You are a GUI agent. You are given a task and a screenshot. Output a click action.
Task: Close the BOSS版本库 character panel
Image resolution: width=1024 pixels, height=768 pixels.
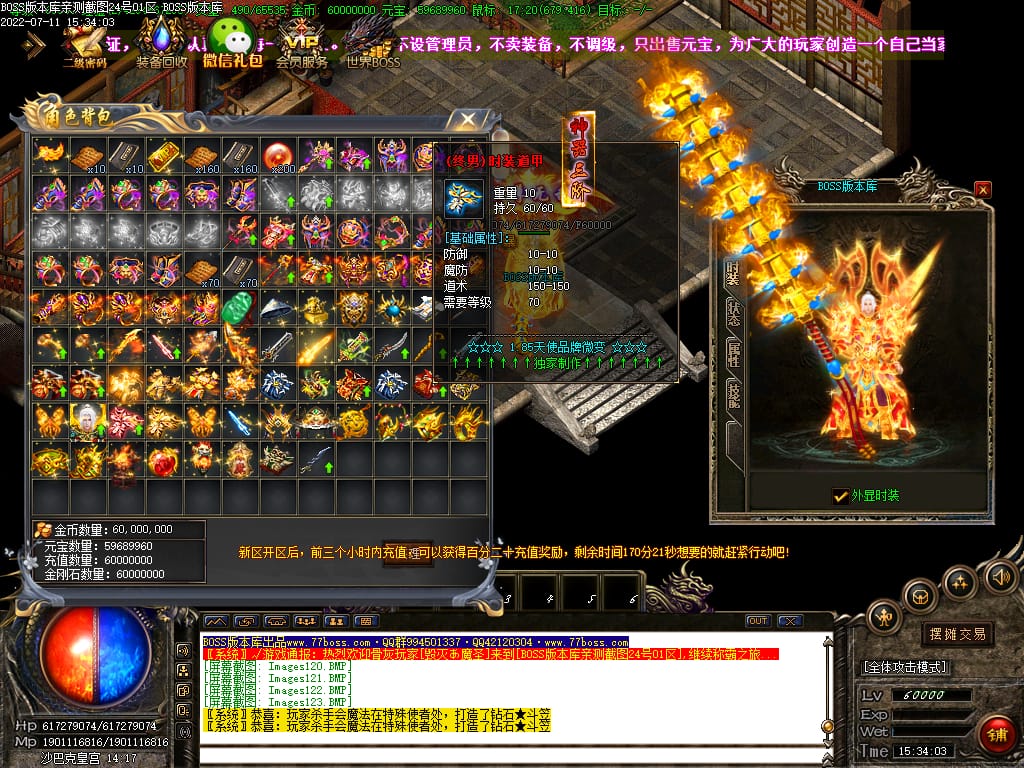click(x=983, y=189)
